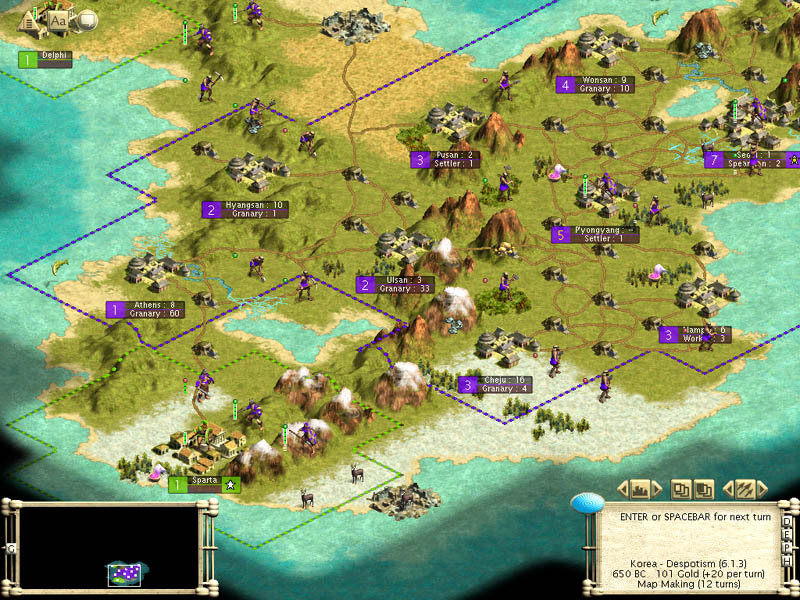Screen dimensions: 800x600
Task: Click the dark overlapping squares button
Action: 703,489
